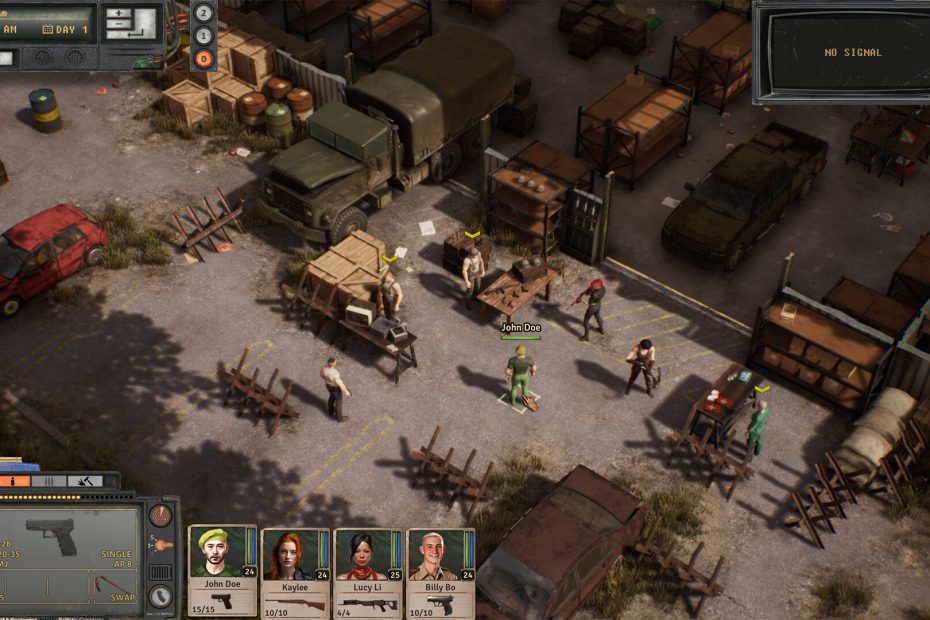
Task: Click the radar dial button
Action: pyautogui.click(x=160, y=516)
